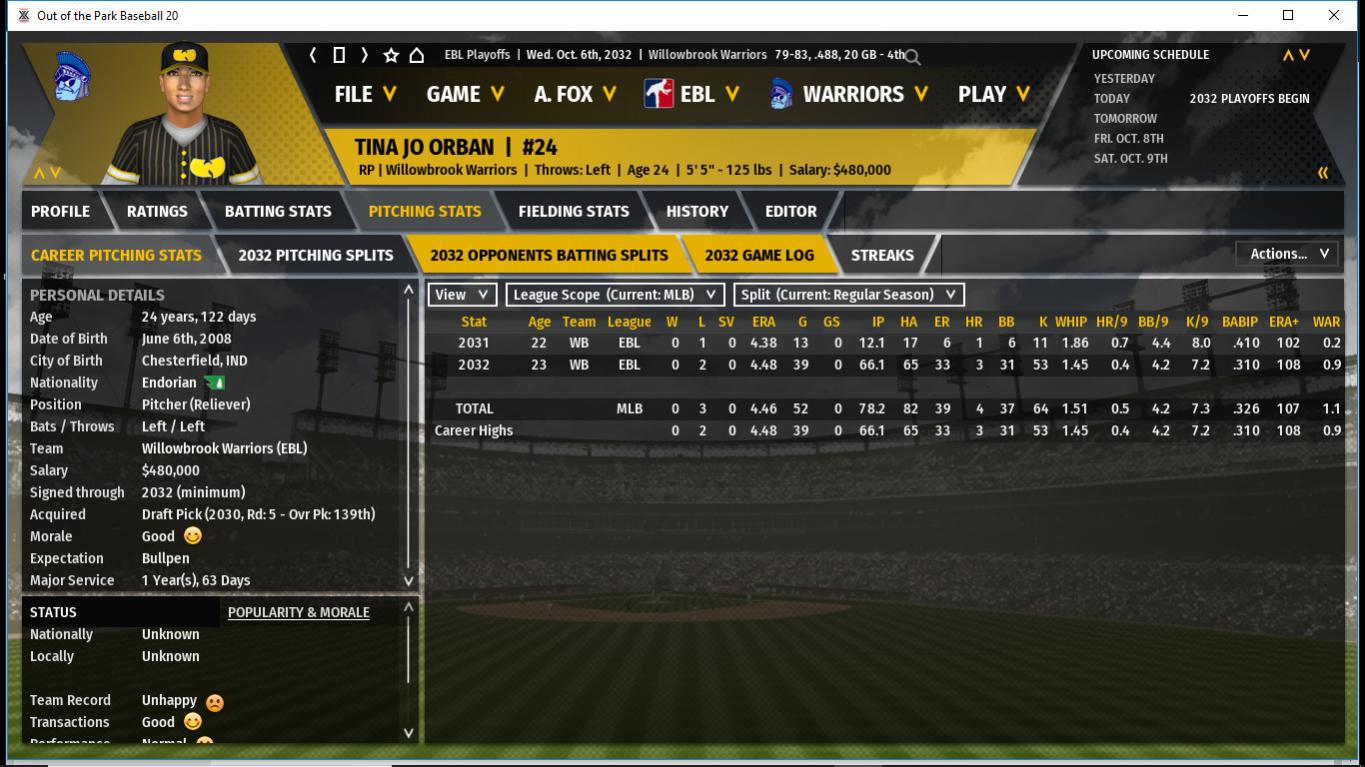The width and height of the screenshot is (1365, 767).
Task: Maximize the game window
Action: click(1288, 15)
